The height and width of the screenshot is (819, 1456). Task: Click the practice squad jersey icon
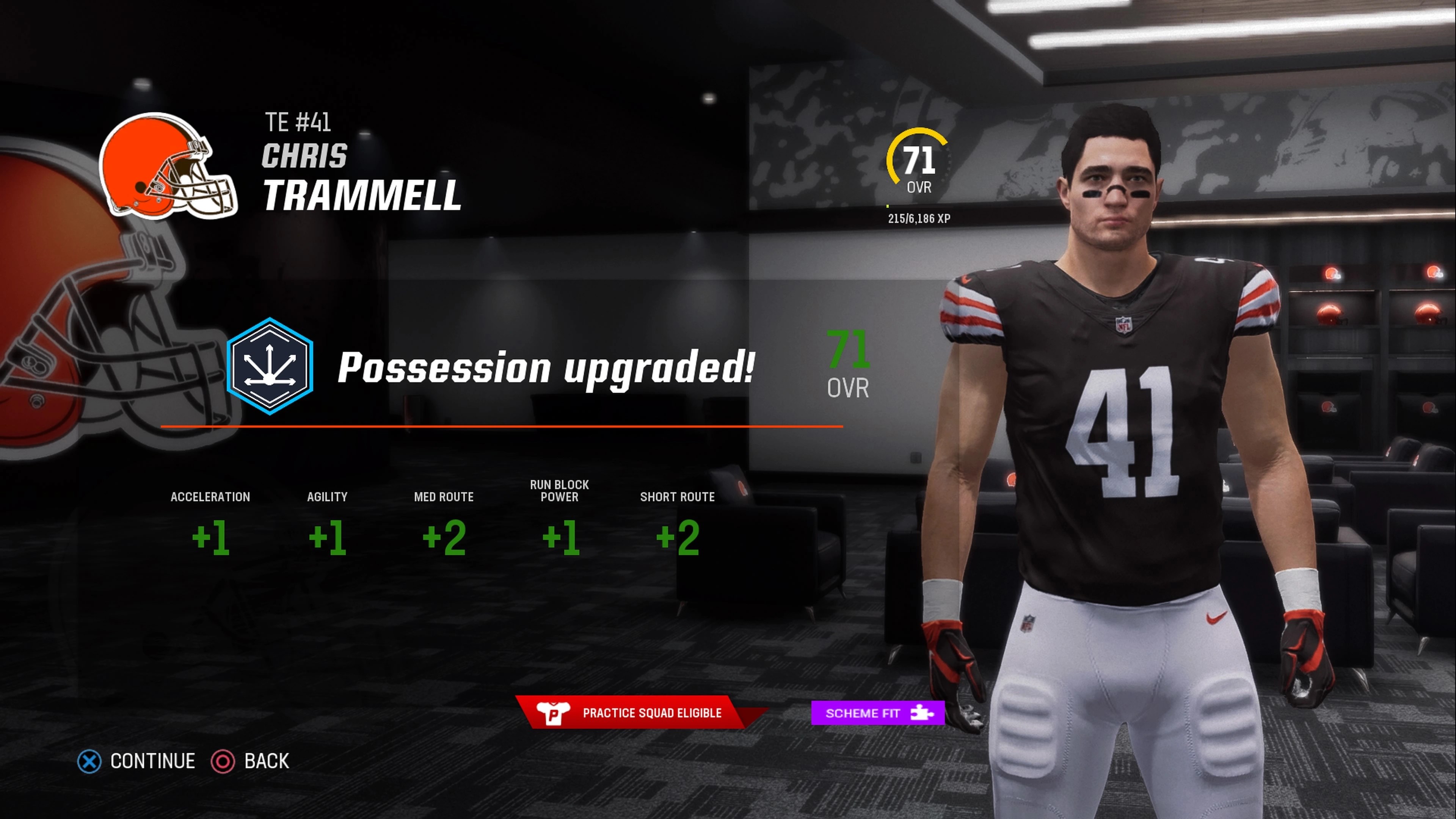[x=554, y=713]
